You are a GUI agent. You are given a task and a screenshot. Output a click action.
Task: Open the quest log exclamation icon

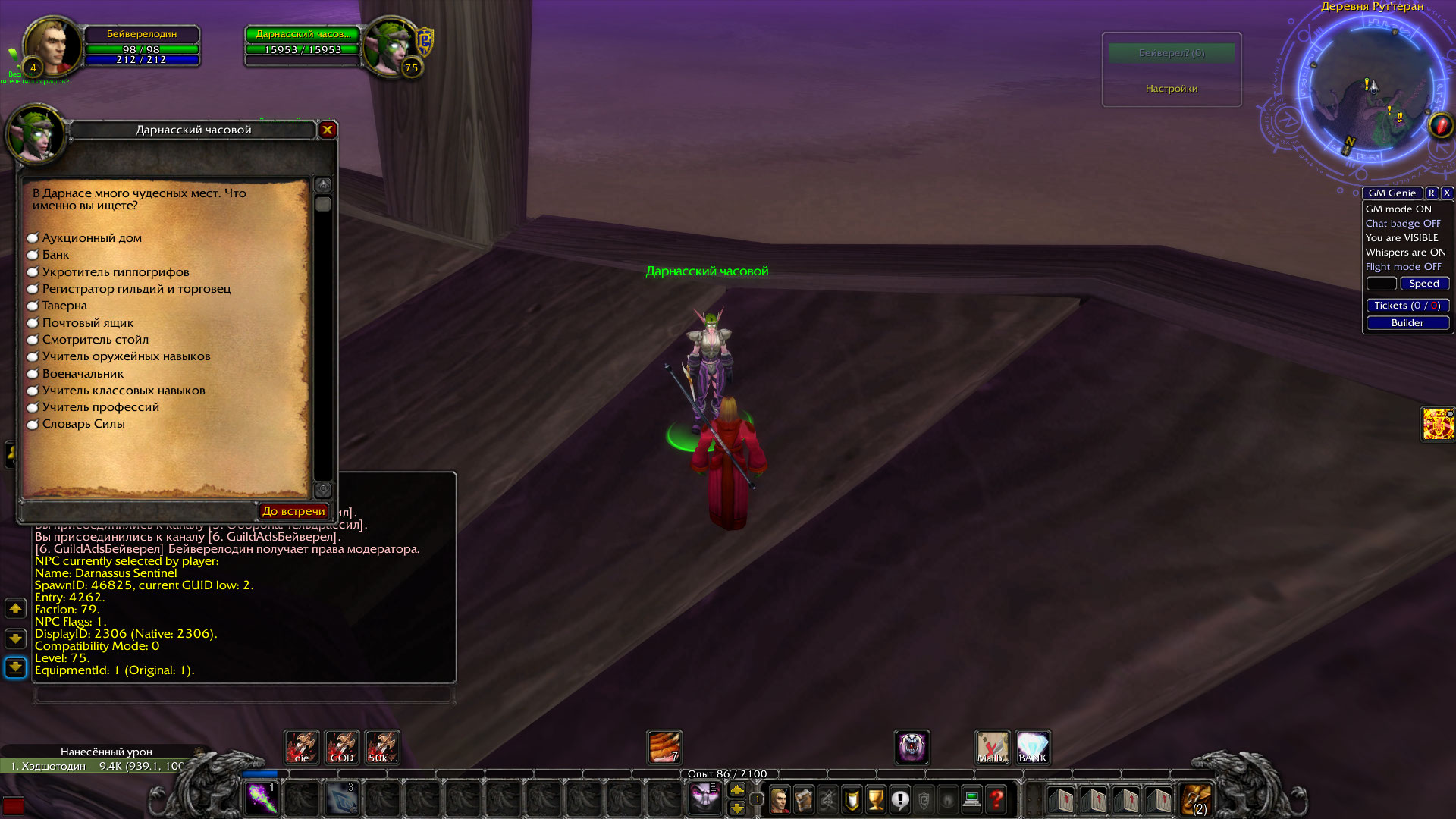(901, 800)
